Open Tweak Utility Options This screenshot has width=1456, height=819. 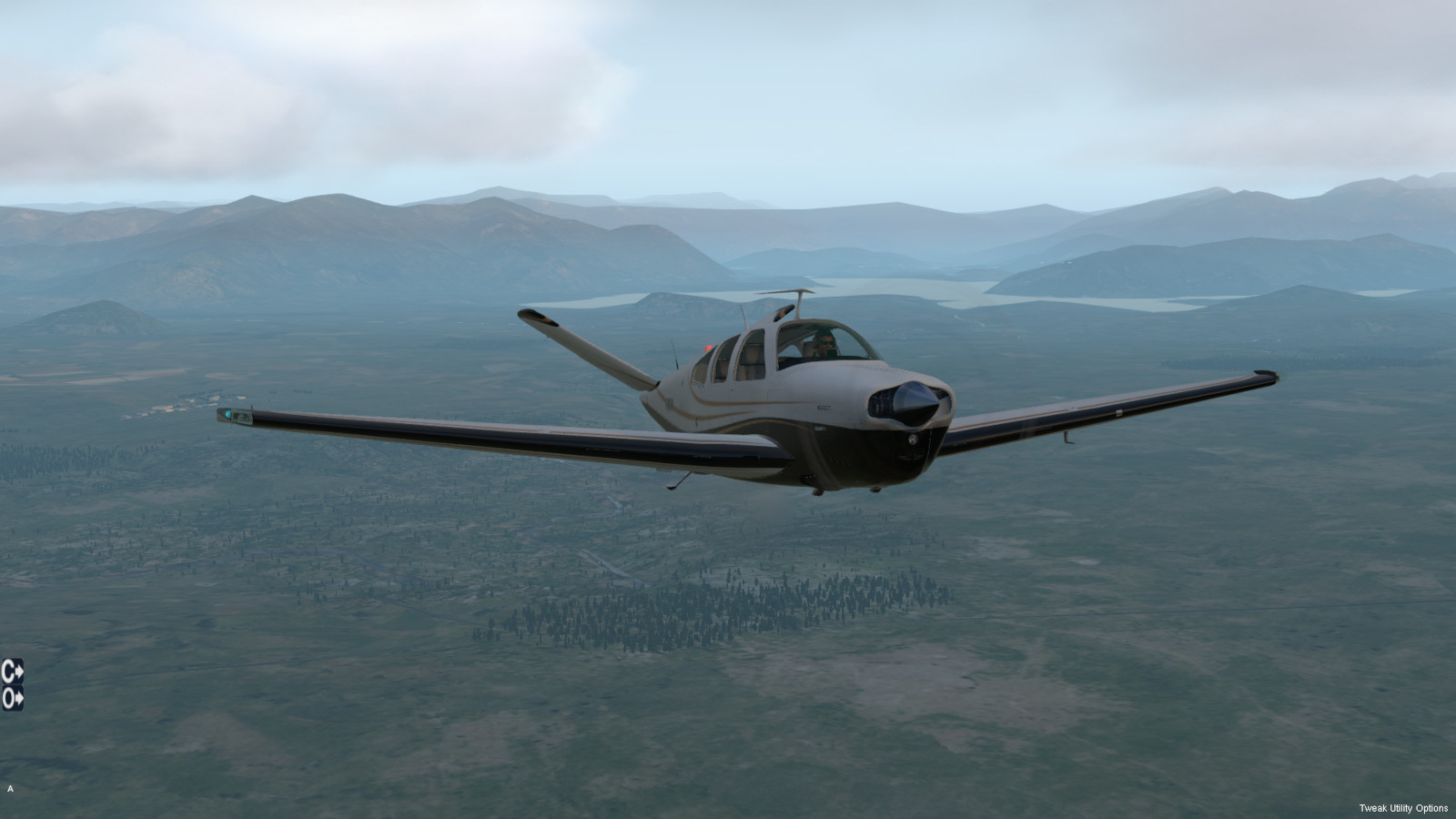1403,808
